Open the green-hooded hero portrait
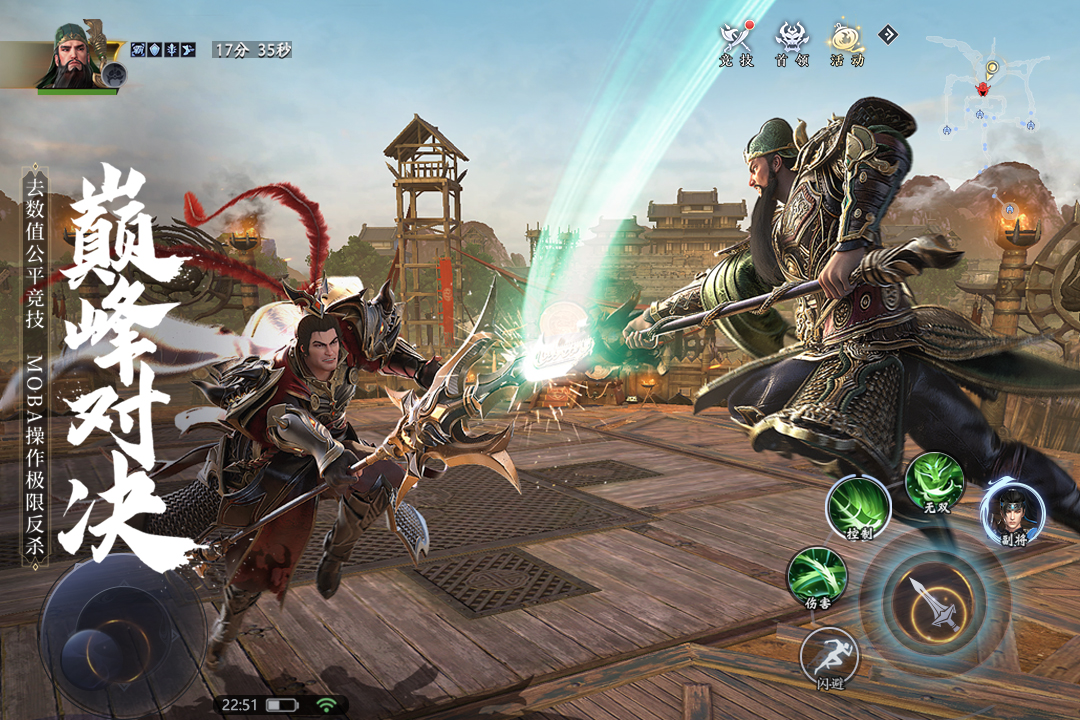 [x=73, y=55]
